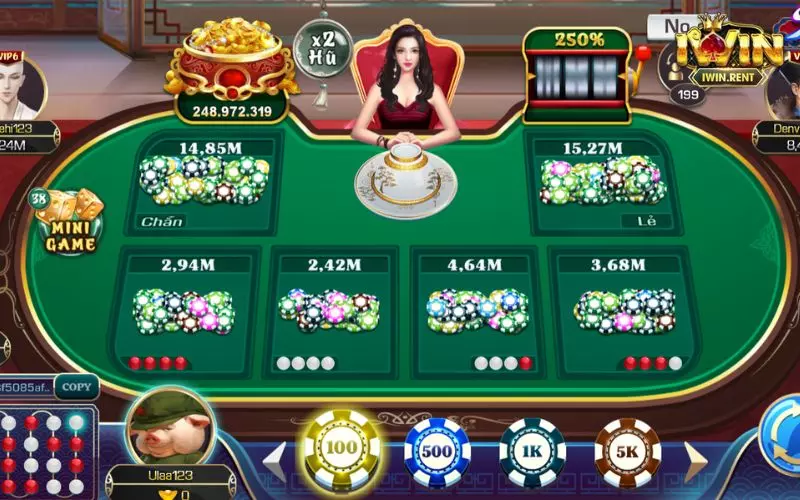Show previous chips with the left arrow
800x500 pixels.
273,458
